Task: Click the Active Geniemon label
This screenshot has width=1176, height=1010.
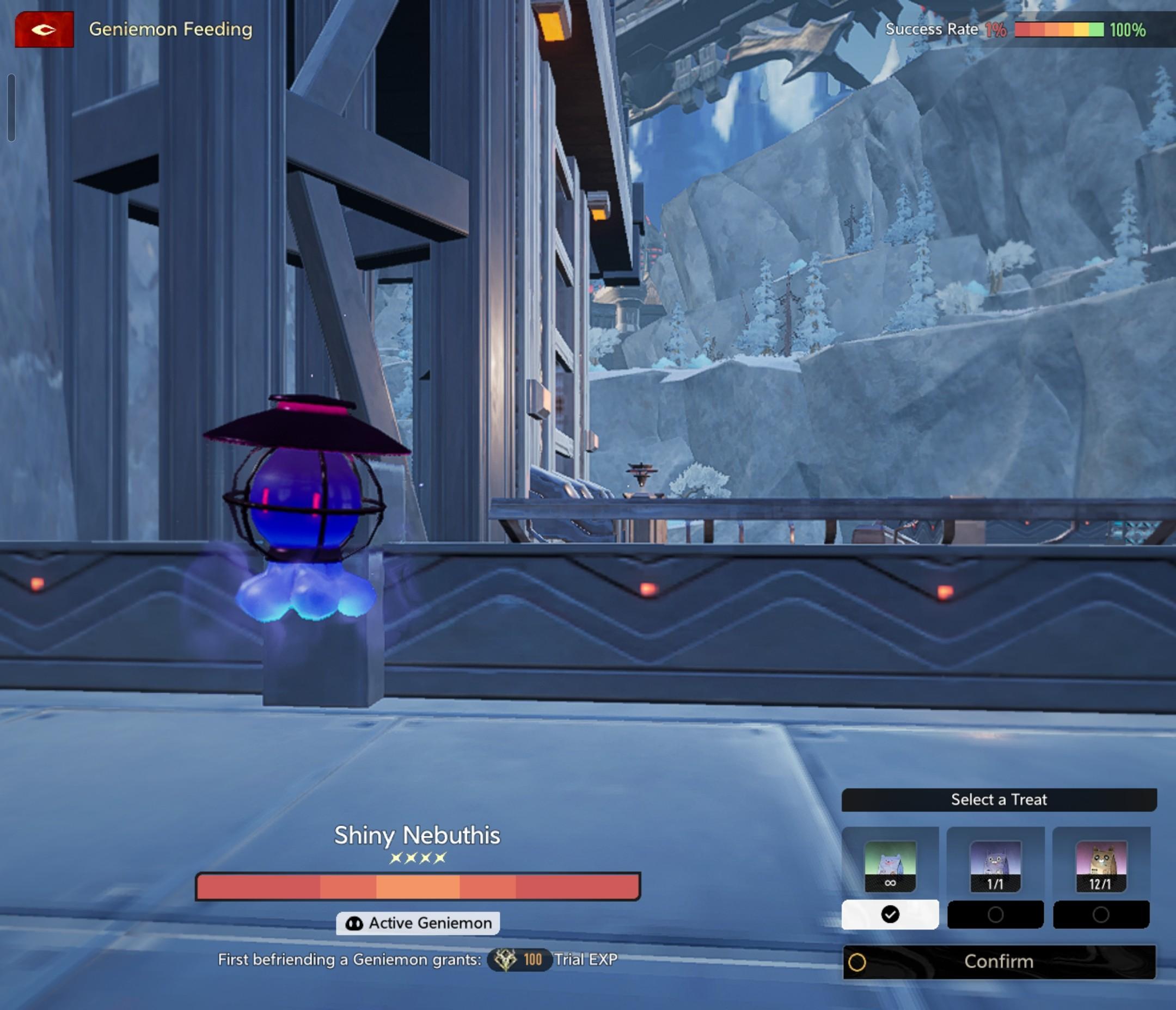Action: [418, 923]
